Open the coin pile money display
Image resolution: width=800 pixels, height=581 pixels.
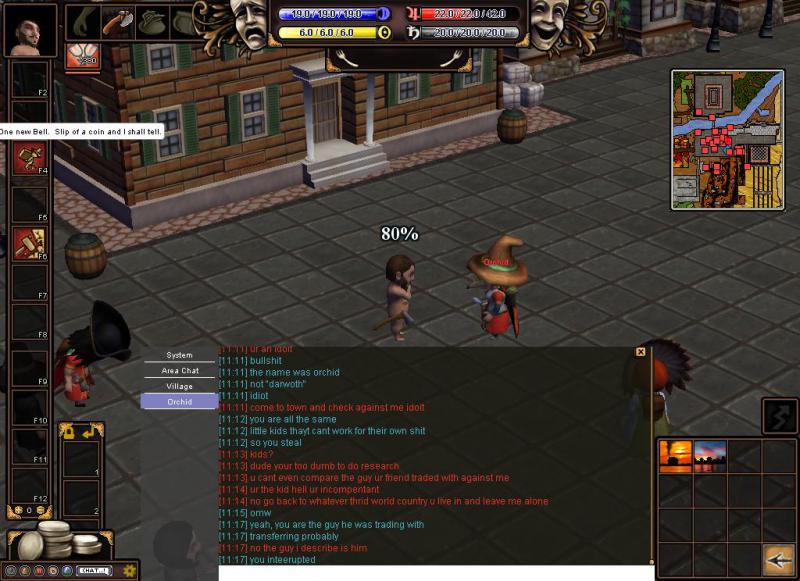coord(55,541)
